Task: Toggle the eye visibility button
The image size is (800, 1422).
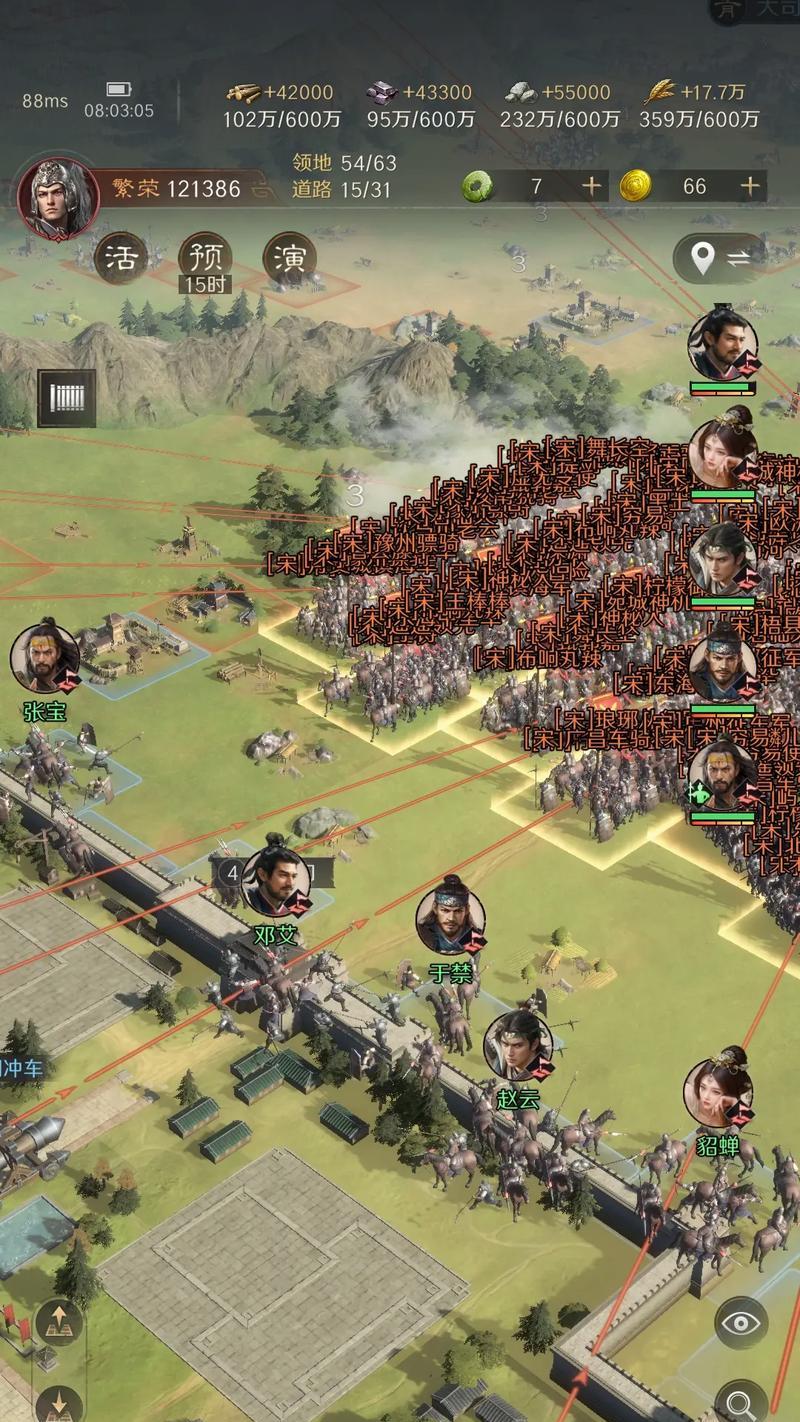Action: click(741, 1324)
